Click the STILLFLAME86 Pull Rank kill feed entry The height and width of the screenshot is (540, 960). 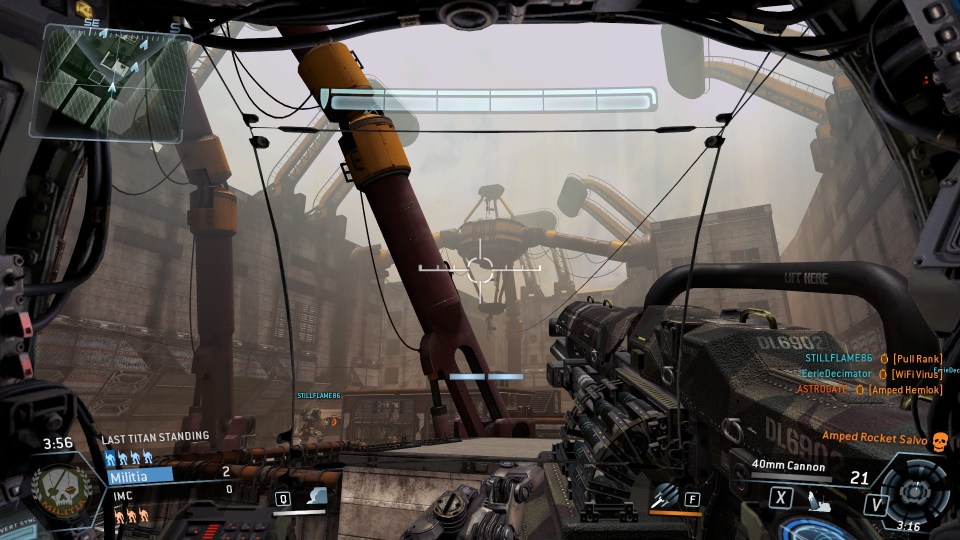click(x=872, y=359)
